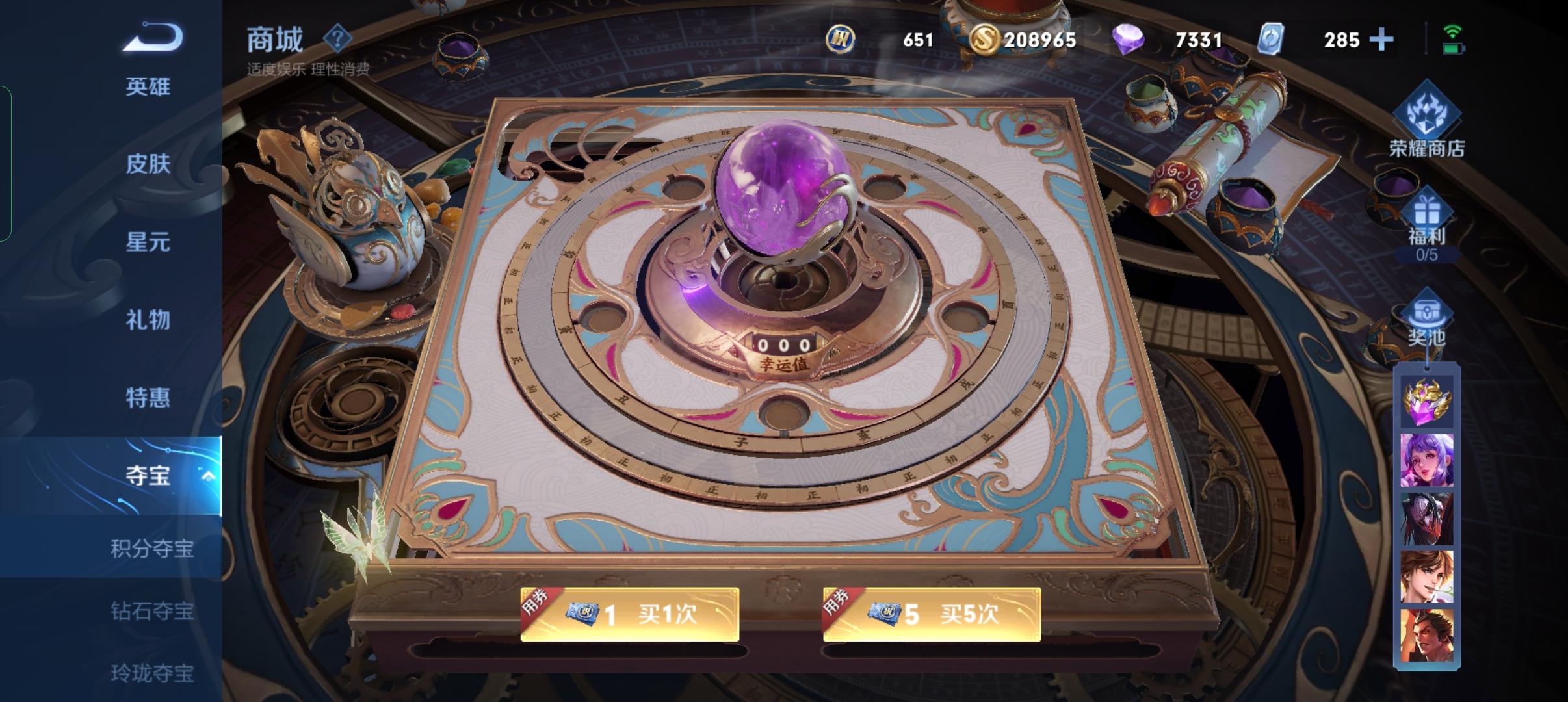The width and height of the screenshot is (1568, 702).
Task: Expand the 特惠 deals section
Action: pos(150,398)
